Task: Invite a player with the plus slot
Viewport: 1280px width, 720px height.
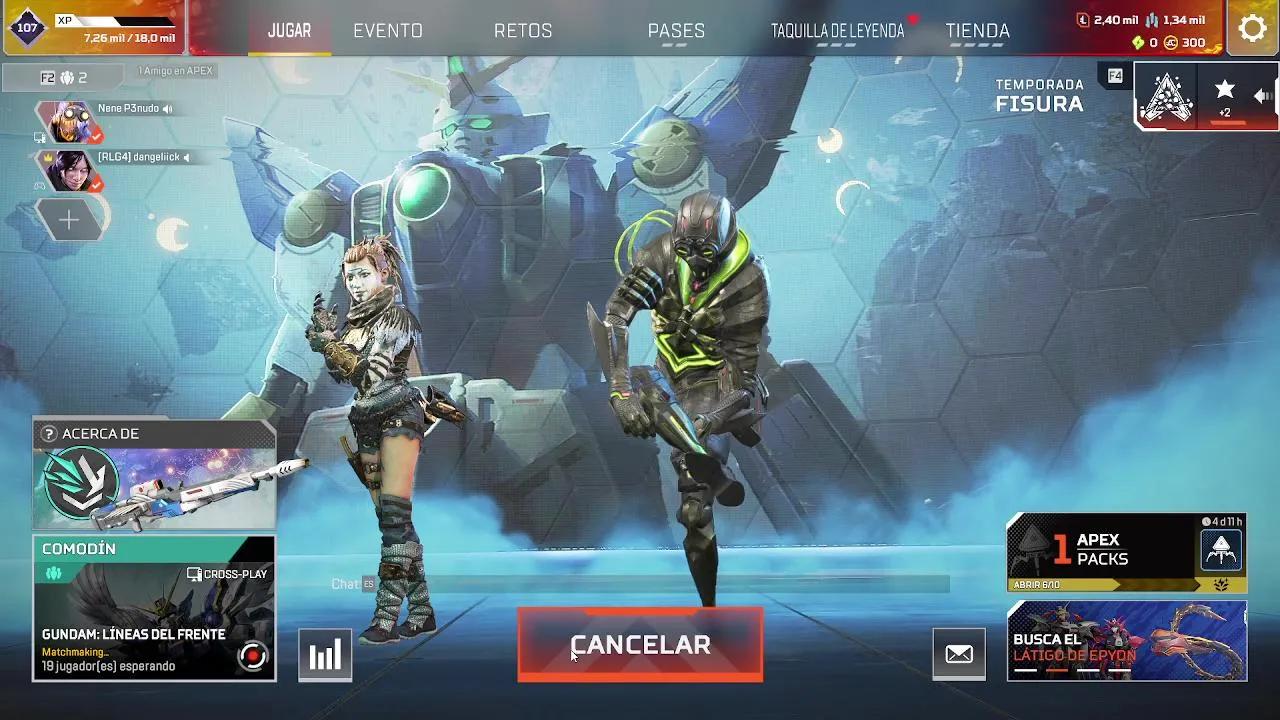Action: point(68,219)
